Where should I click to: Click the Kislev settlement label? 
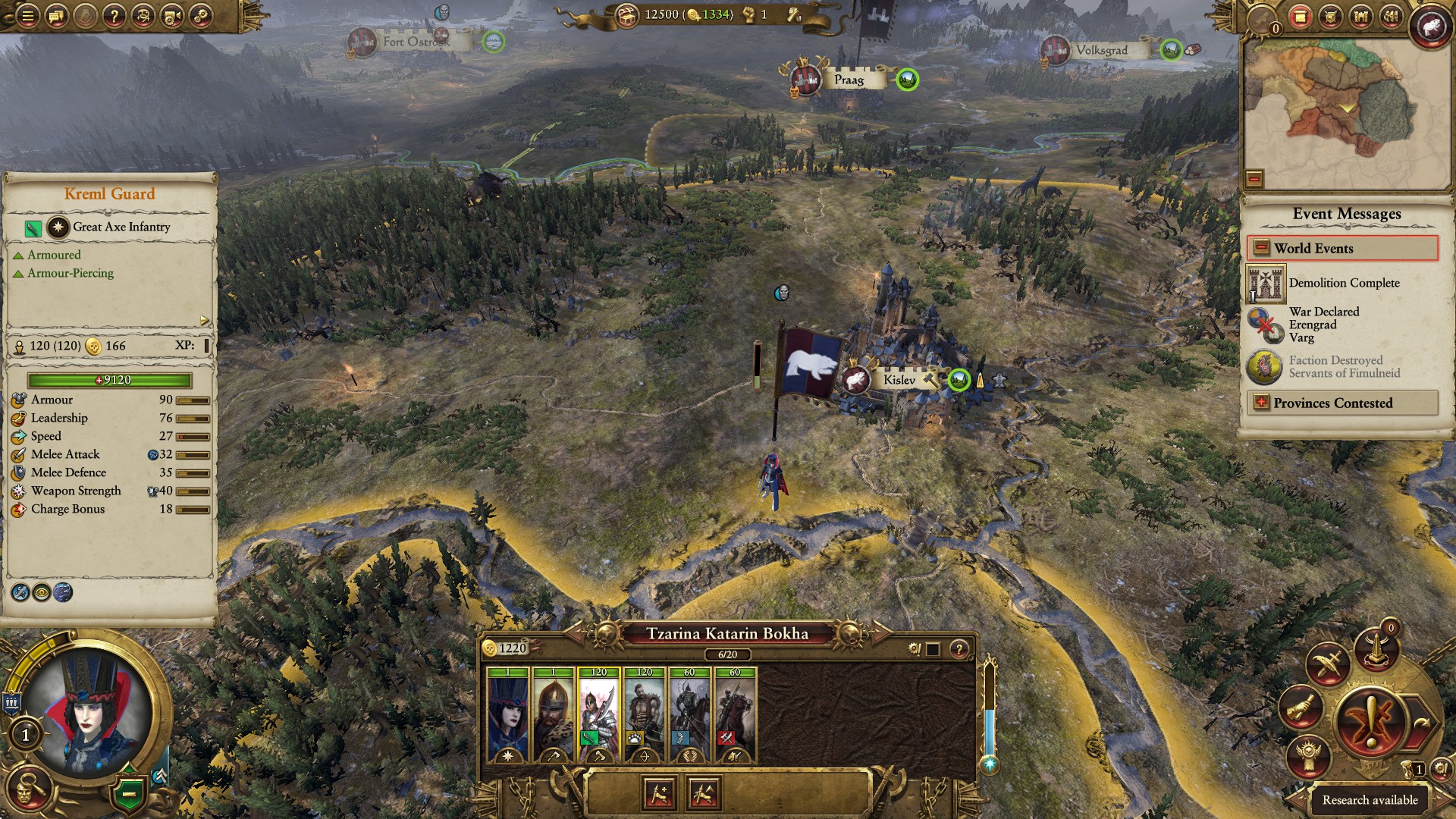pos(899,380)
